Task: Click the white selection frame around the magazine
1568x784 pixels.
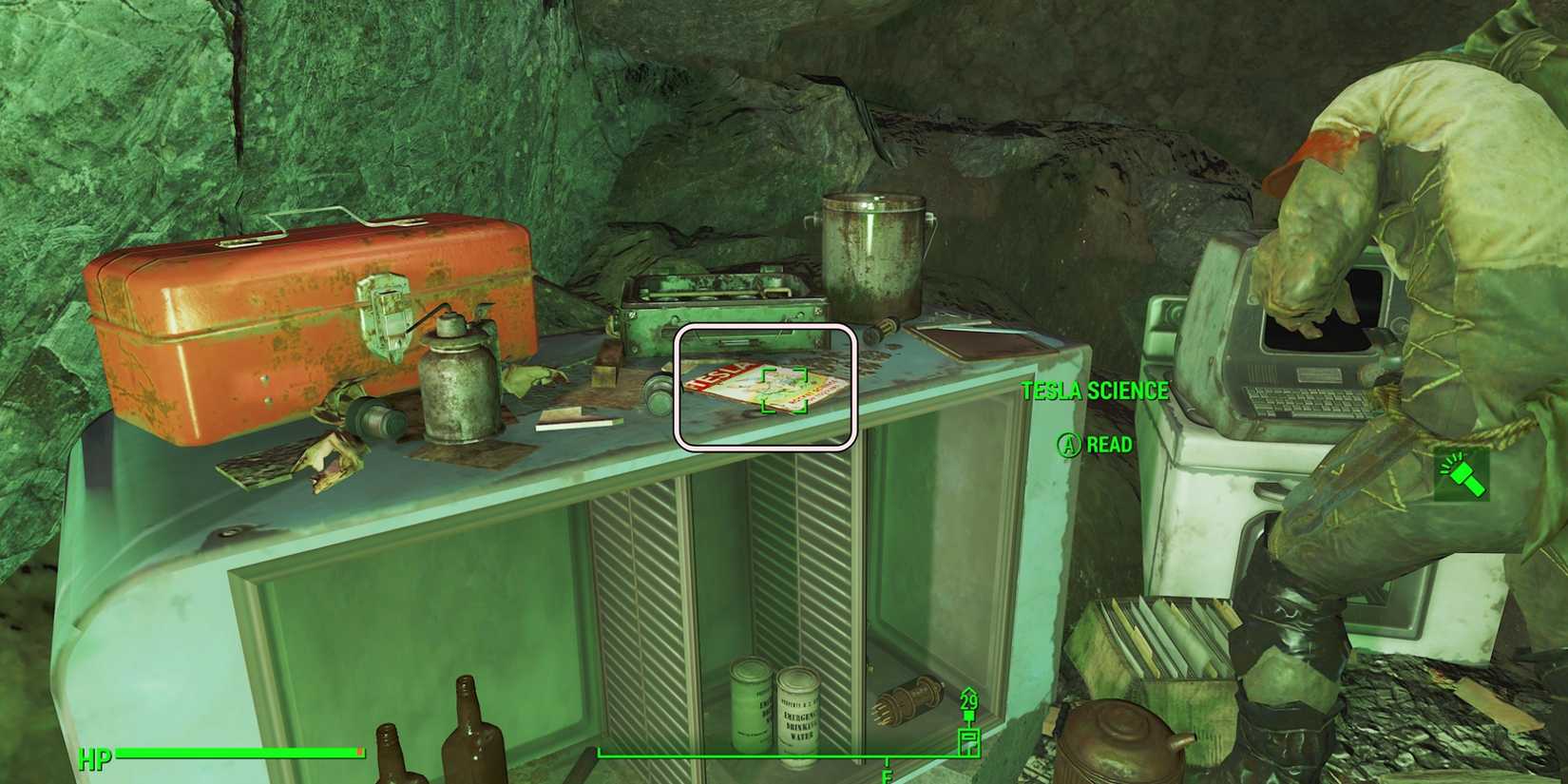Action: [x=766, y=387]
